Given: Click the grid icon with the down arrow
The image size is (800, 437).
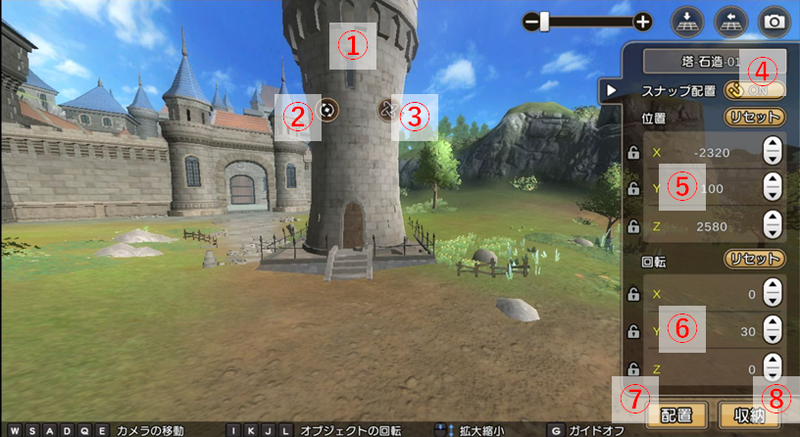Looking at the screenshot, I should coord(687,20).
